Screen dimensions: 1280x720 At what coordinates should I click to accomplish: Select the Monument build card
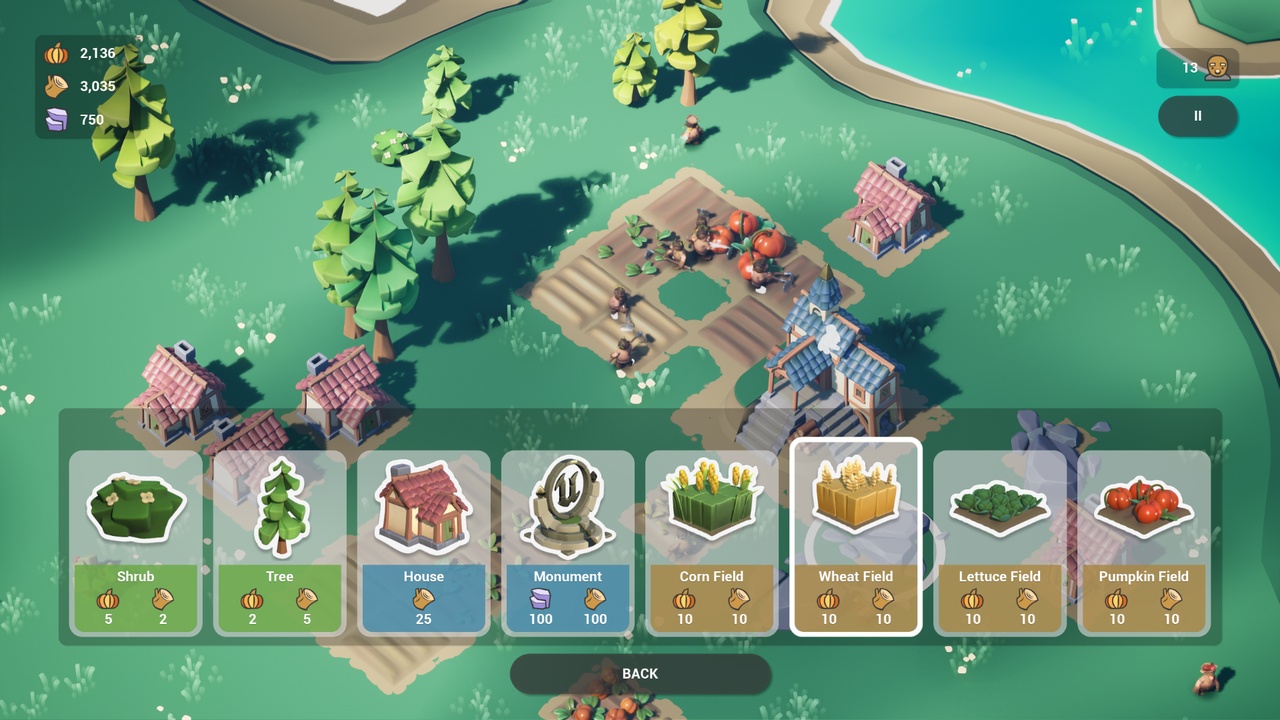point(568,542)
